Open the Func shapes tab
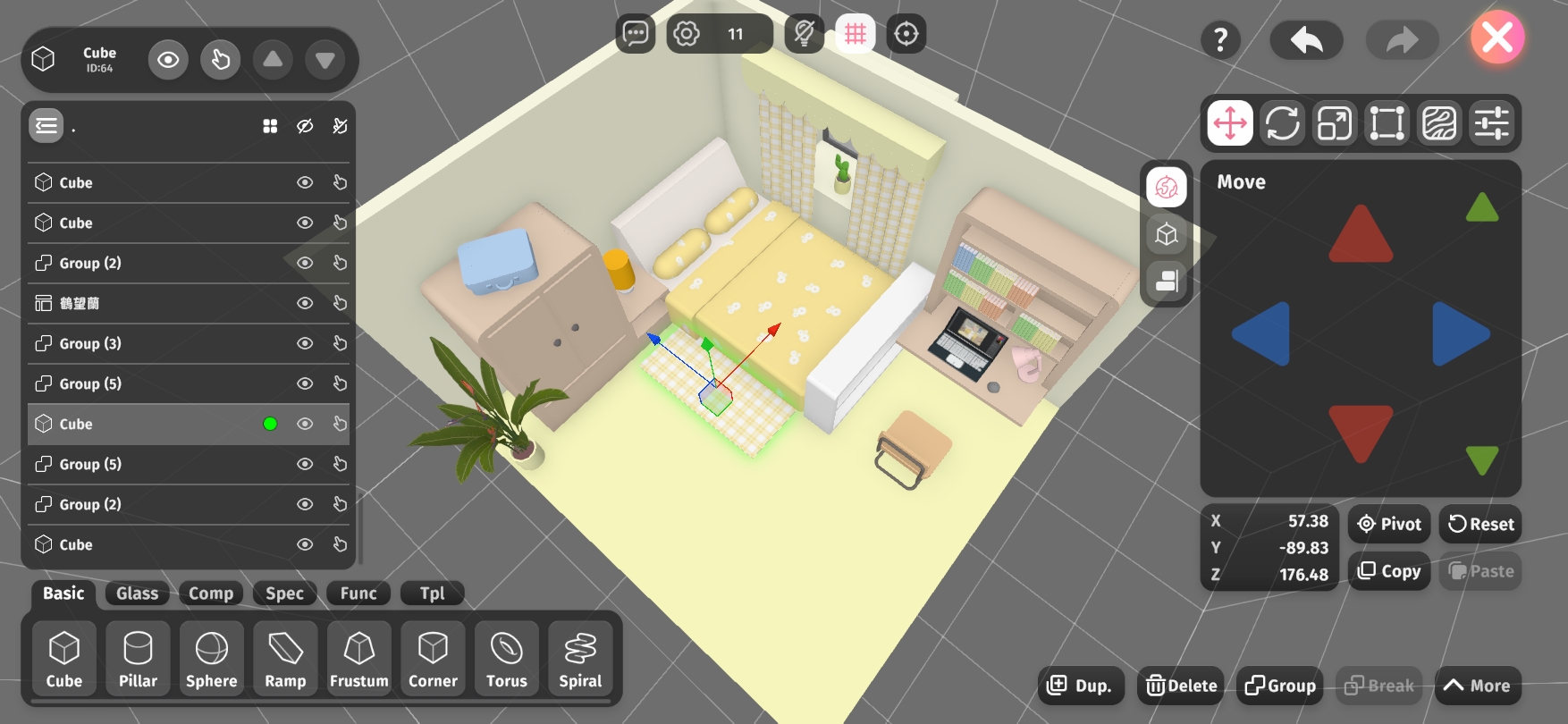 [358, 594]
